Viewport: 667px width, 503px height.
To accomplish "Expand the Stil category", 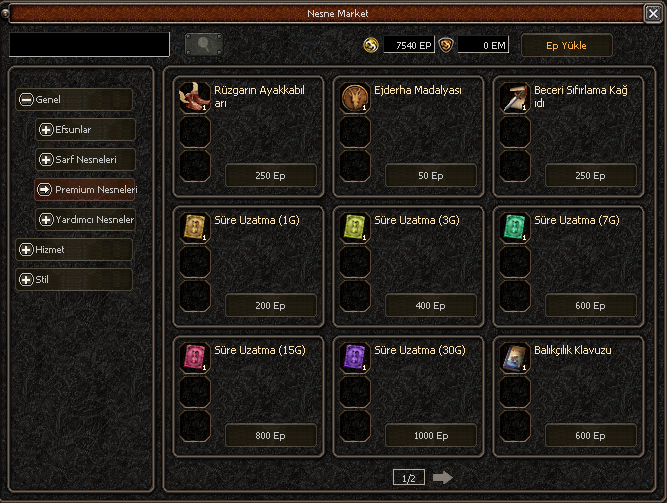I will point(75,279).
